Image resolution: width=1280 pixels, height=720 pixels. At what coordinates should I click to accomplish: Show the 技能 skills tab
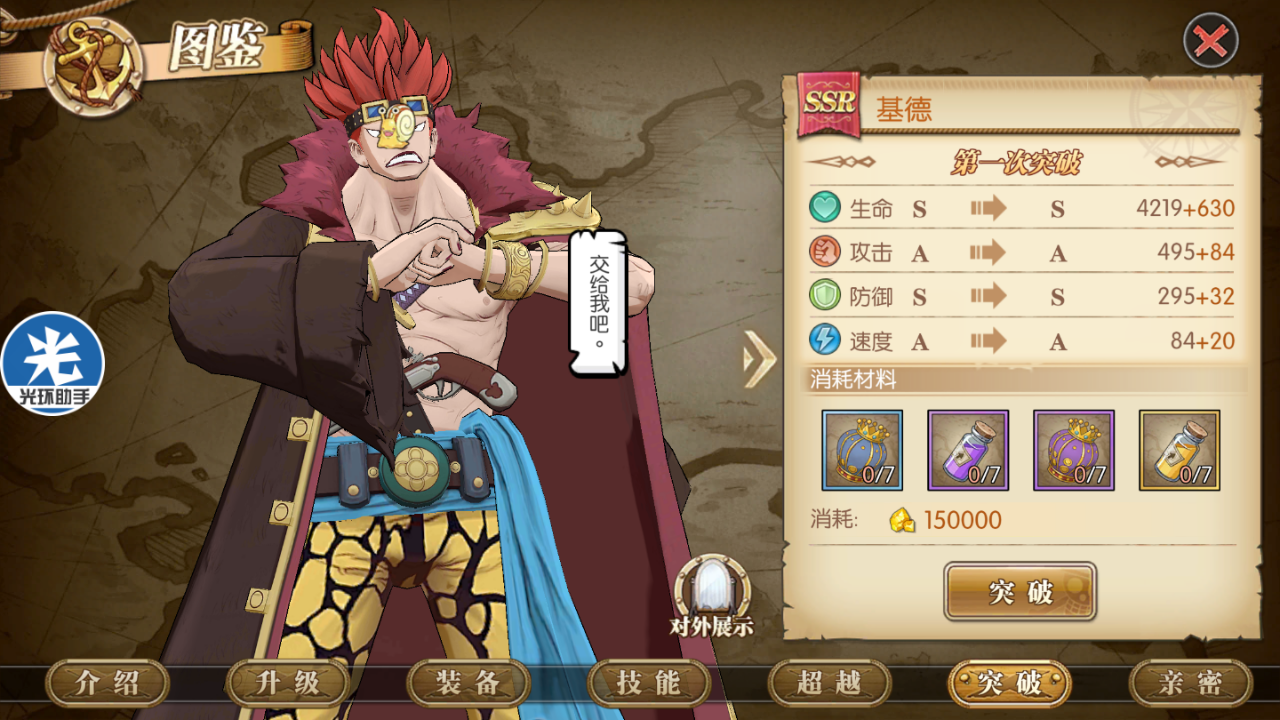click(649, 684)
